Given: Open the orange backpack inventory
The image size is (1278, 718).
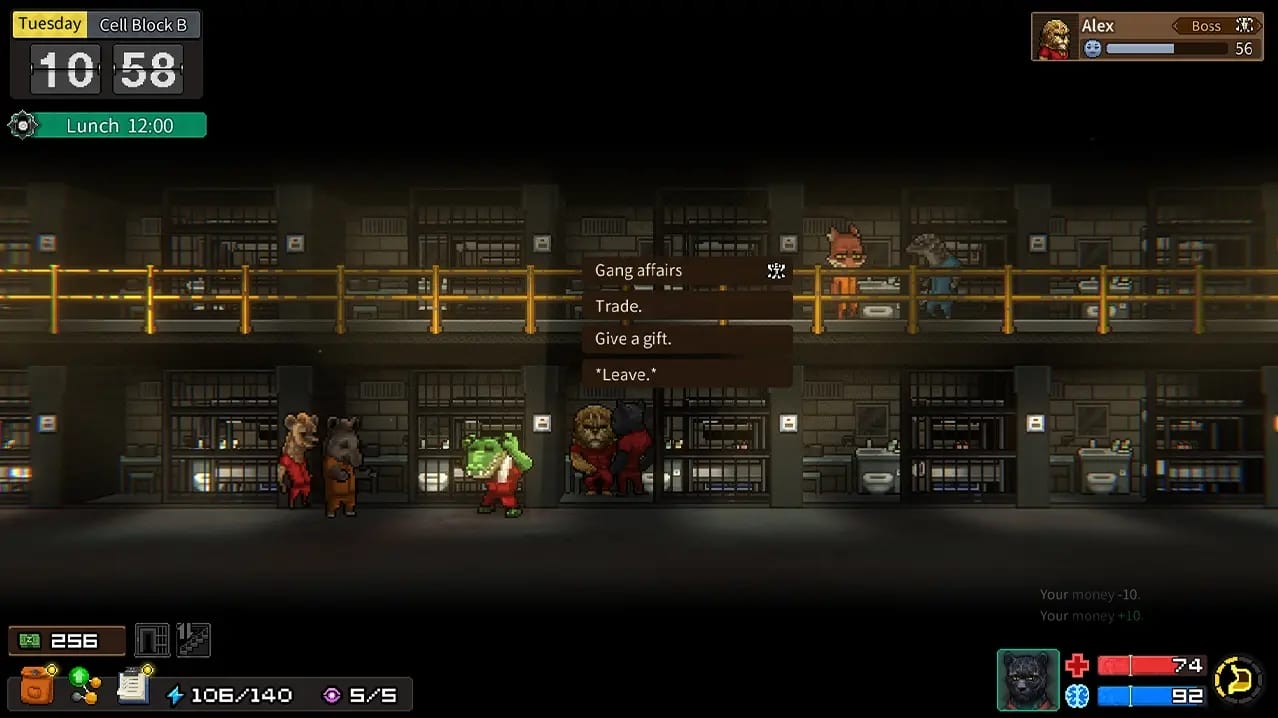Looking at the screenshot, I should [37, 685].
